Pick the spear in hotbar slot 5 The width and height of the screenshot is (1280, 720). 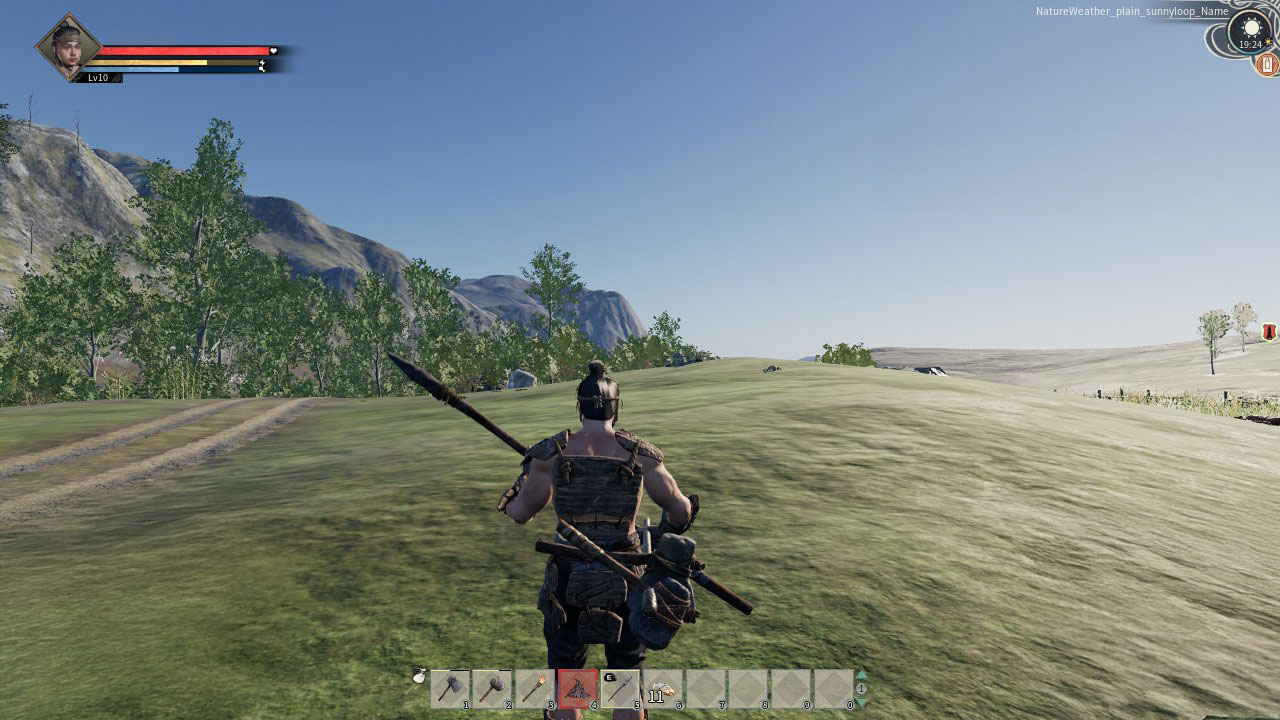(620, 688)
